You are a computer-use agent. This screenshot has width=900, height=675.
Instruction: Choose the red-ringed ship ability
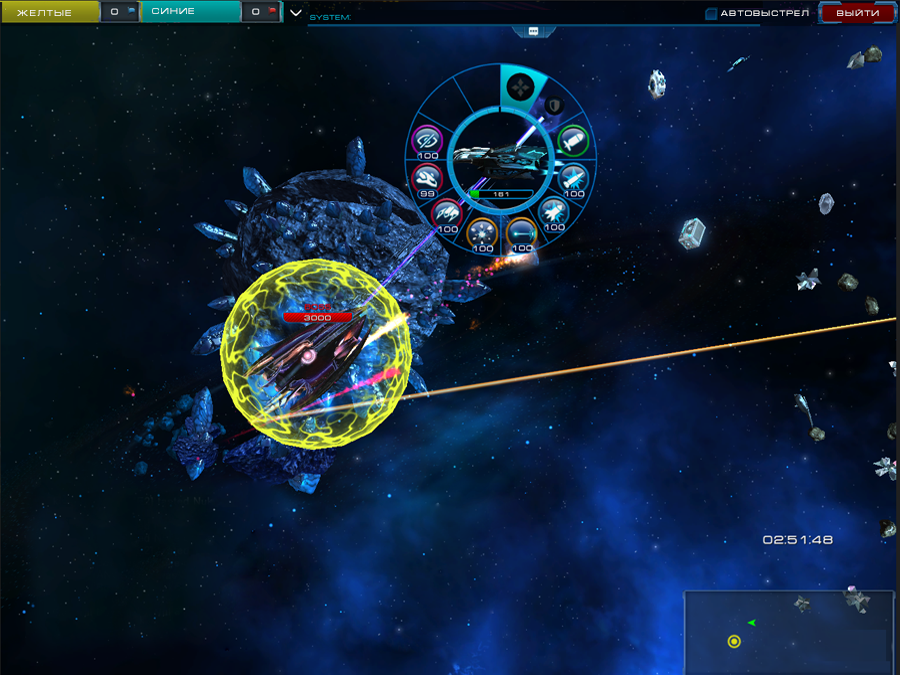tap(426, 179)
